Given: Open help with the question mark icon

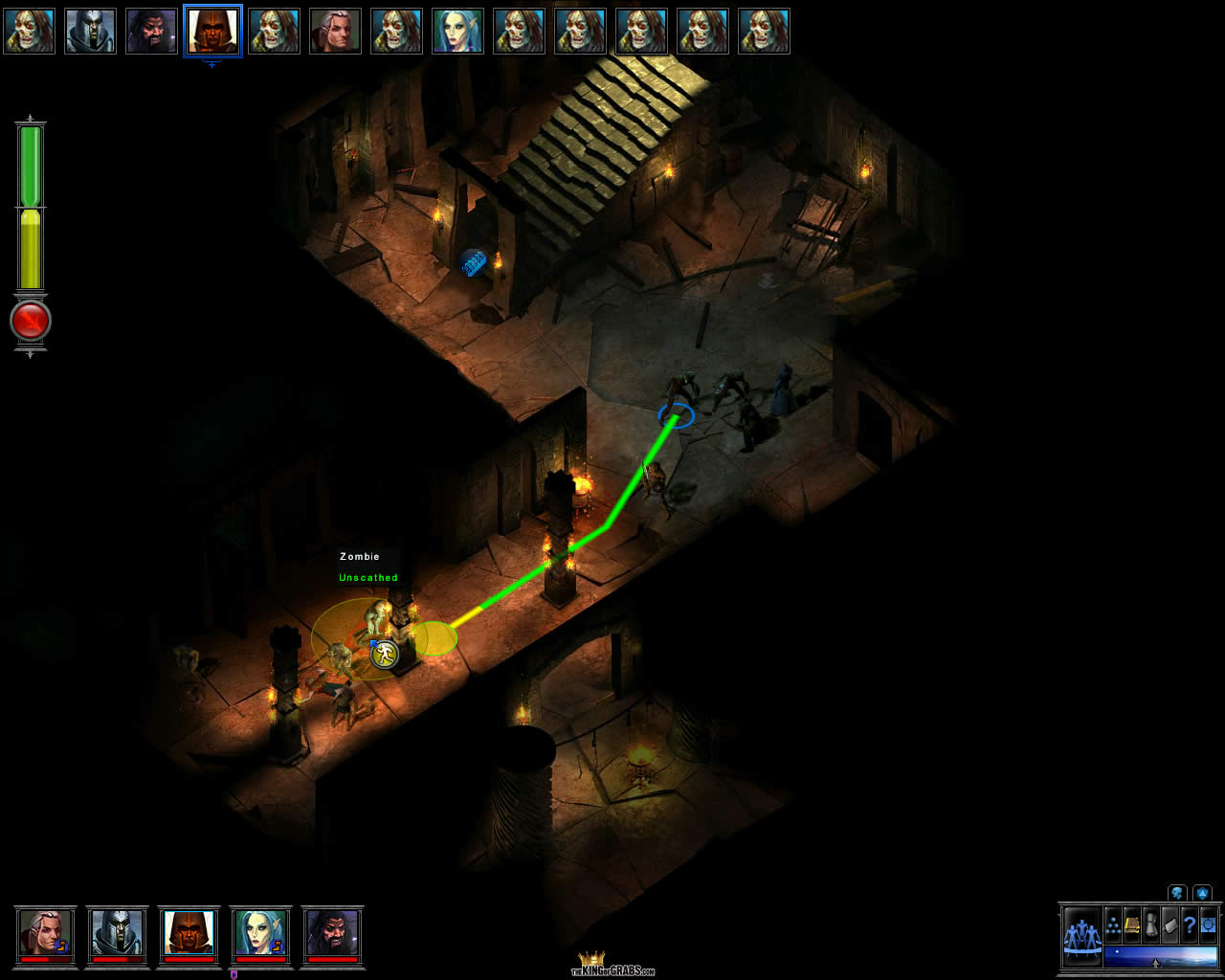Looking at the screenshot, I should 1190,925.
